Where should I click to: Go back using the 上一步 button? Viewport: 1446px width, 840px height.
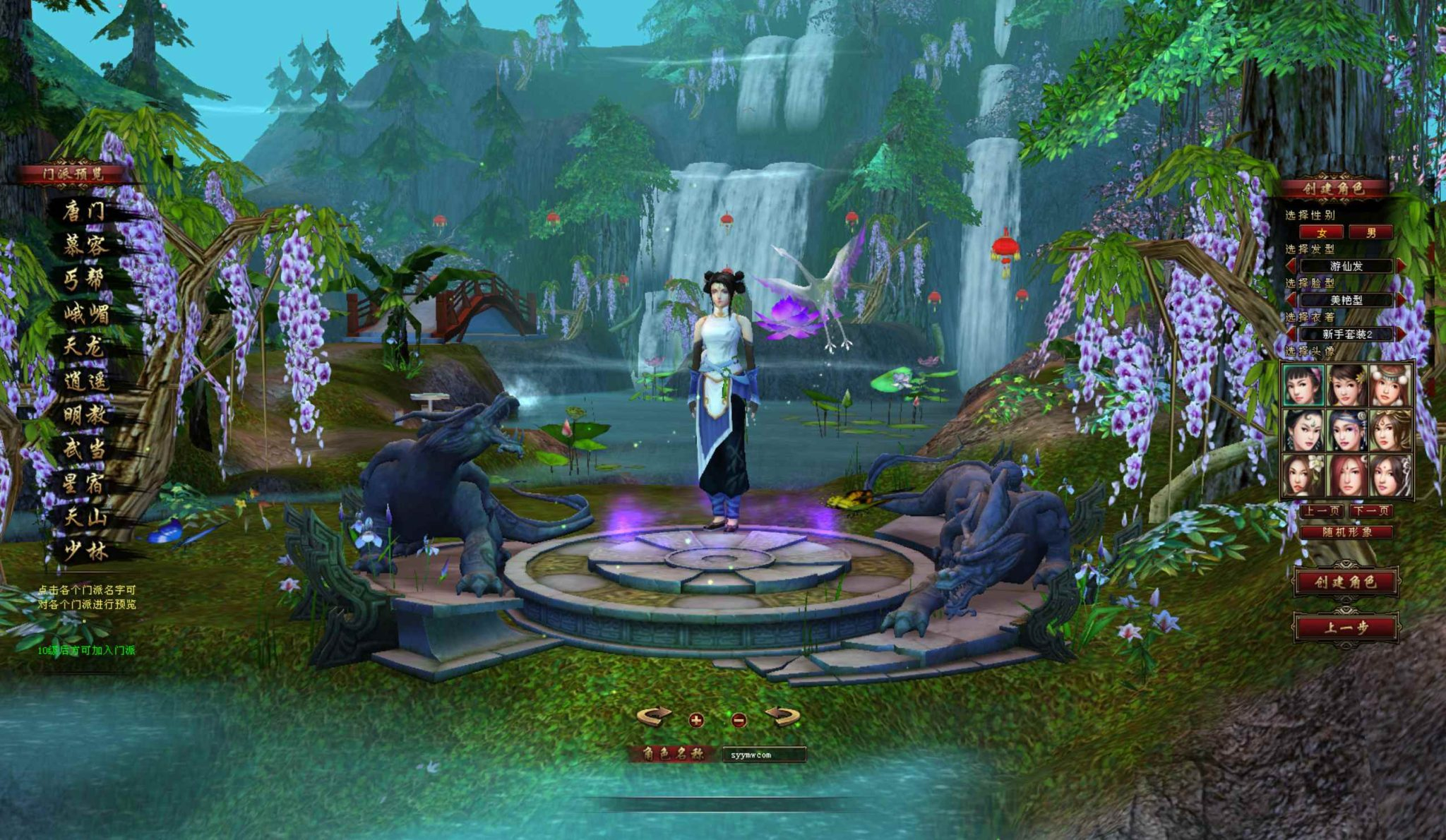click(1346, 628)
